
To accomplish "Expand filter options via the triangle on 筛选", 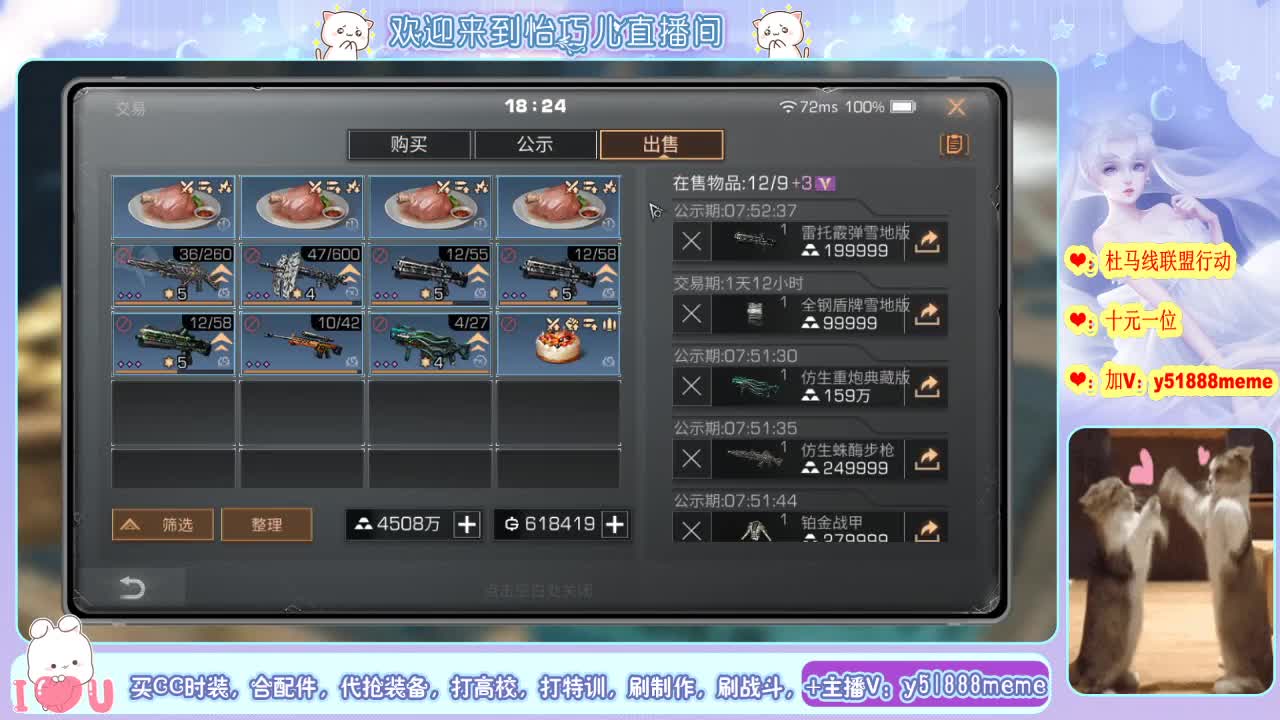I will [131, 523].
